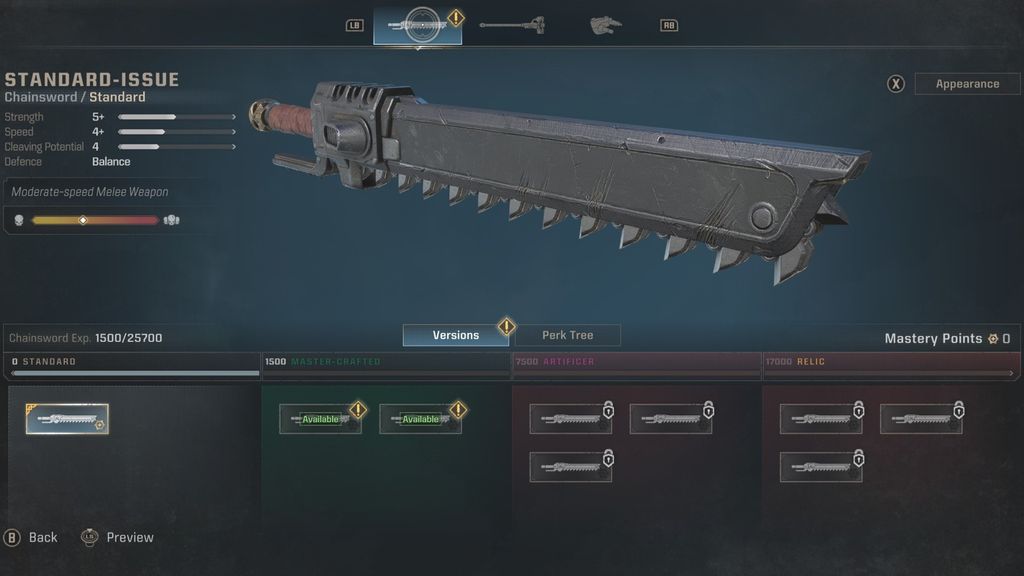Viewport: 1024px width, 576px height.
Task: Open the Appearance customization
Action: click(966, 84)
